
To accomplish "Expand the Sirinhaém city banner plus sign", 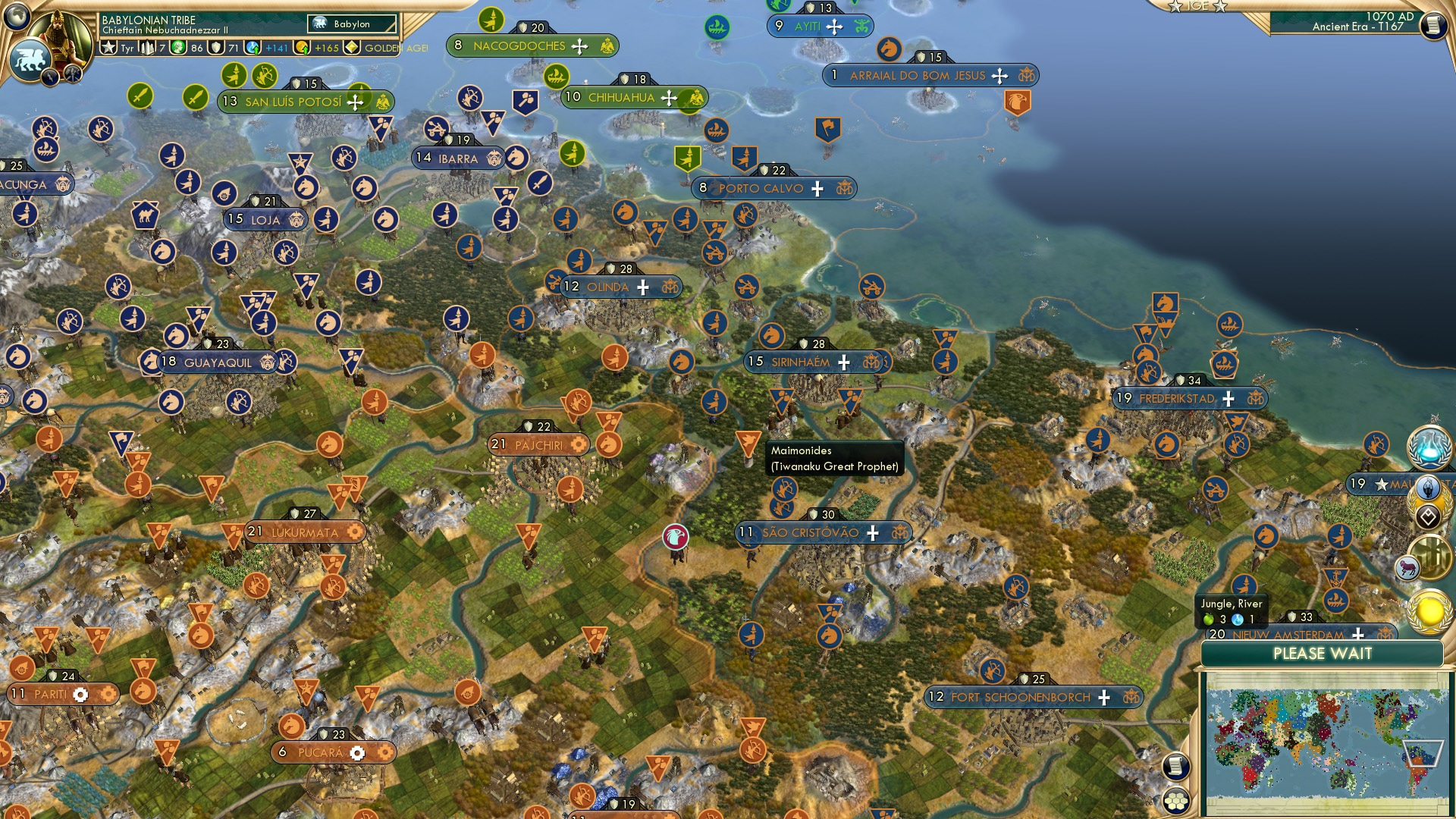I will [844, 362].
